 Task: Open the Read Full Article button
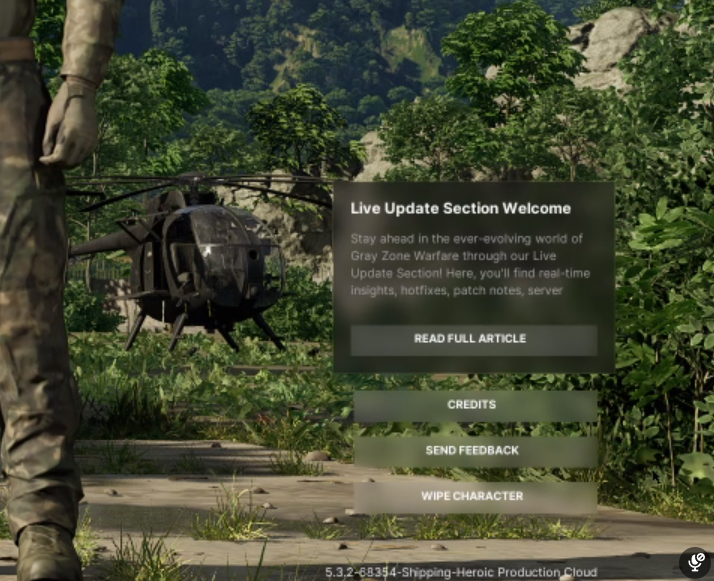pyautogui.click(x=473, y=339)
